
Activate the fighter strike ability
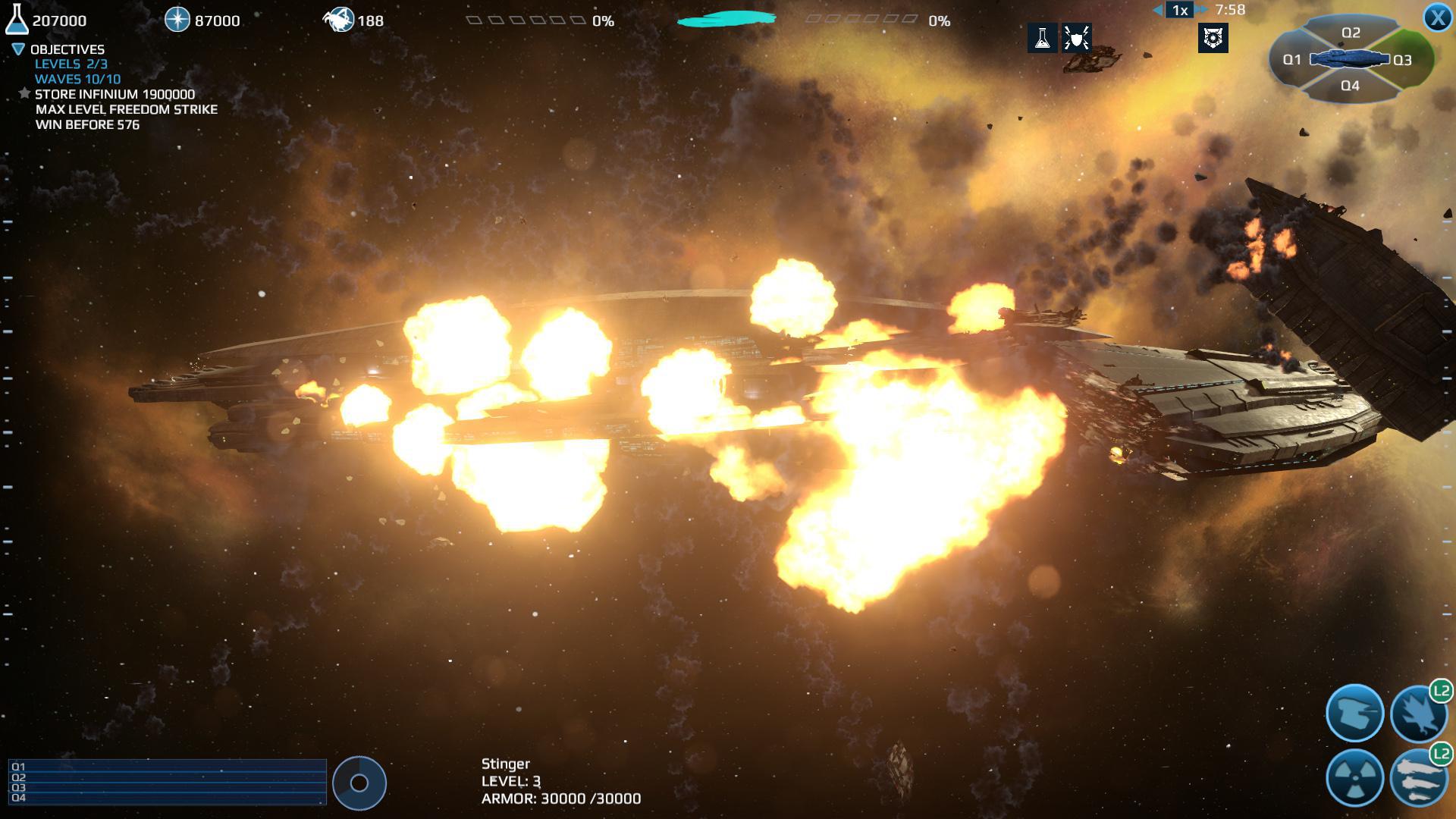point(1420,711)
